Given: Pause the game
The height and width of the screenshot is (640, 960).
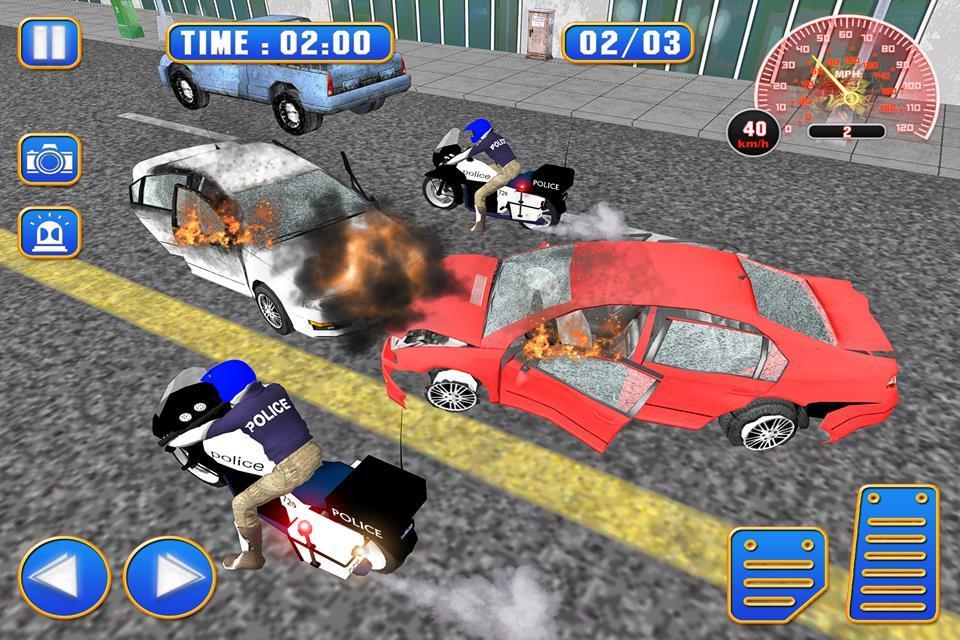Looking at the screenshot, I should pyautogui.click(x=49, y=43).
